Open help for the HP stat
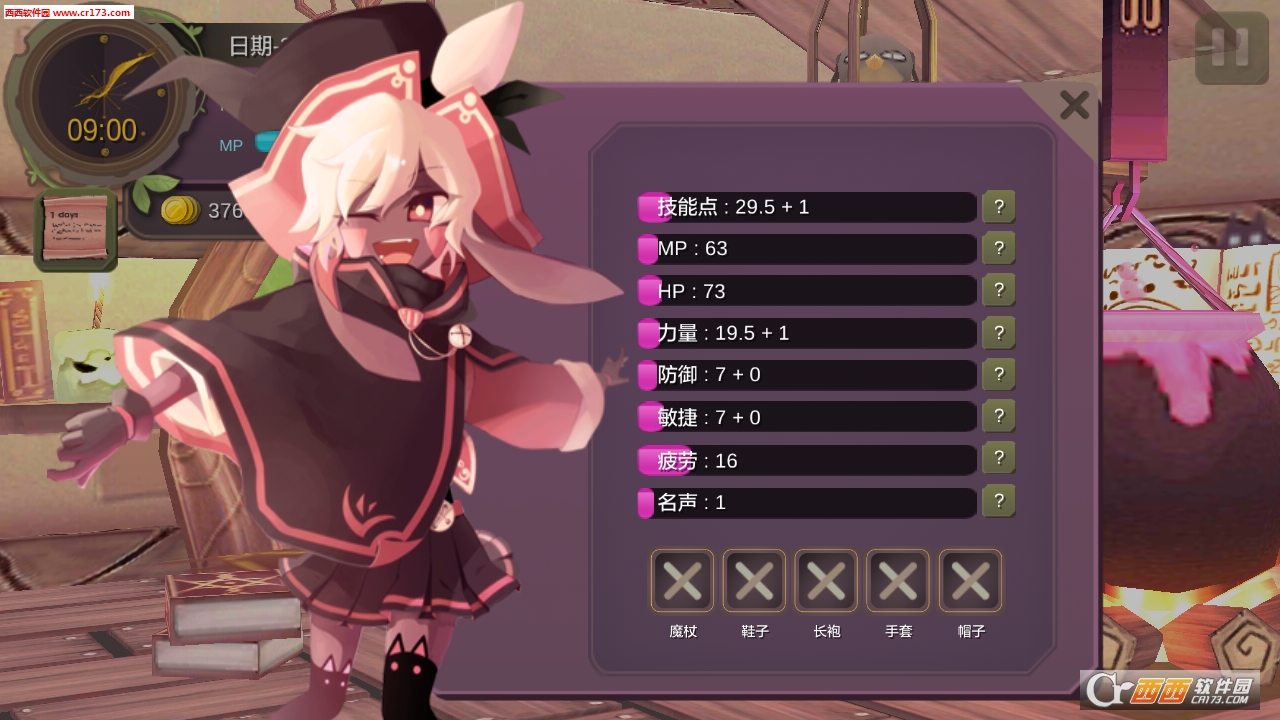1280x720 pixels. tap(998, 290)
